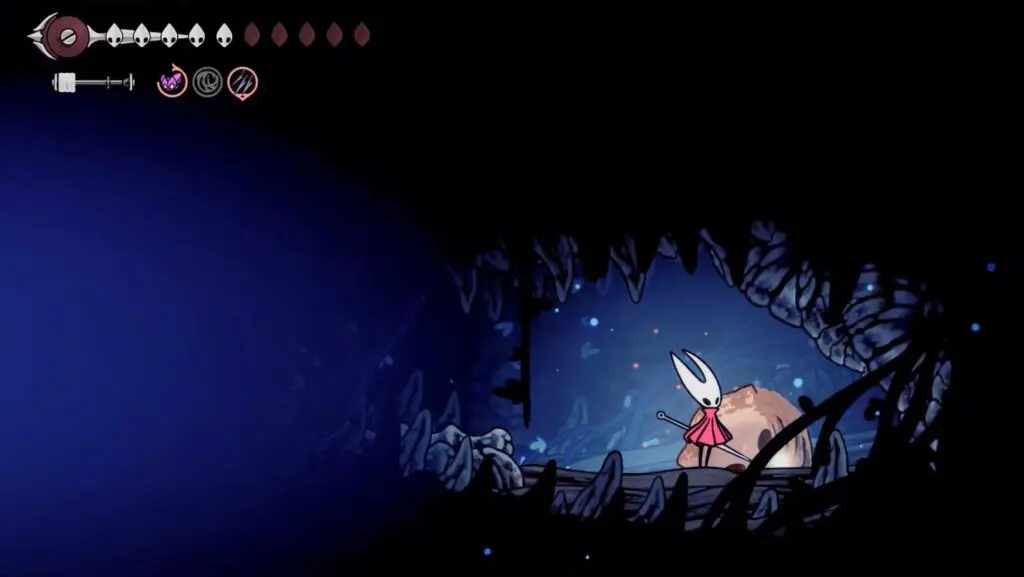The height and width of the screenshot is (577, 1024).
Task: Choose the throwing needles tool icon
Action: pyautogui.click(x=242, y=82)
